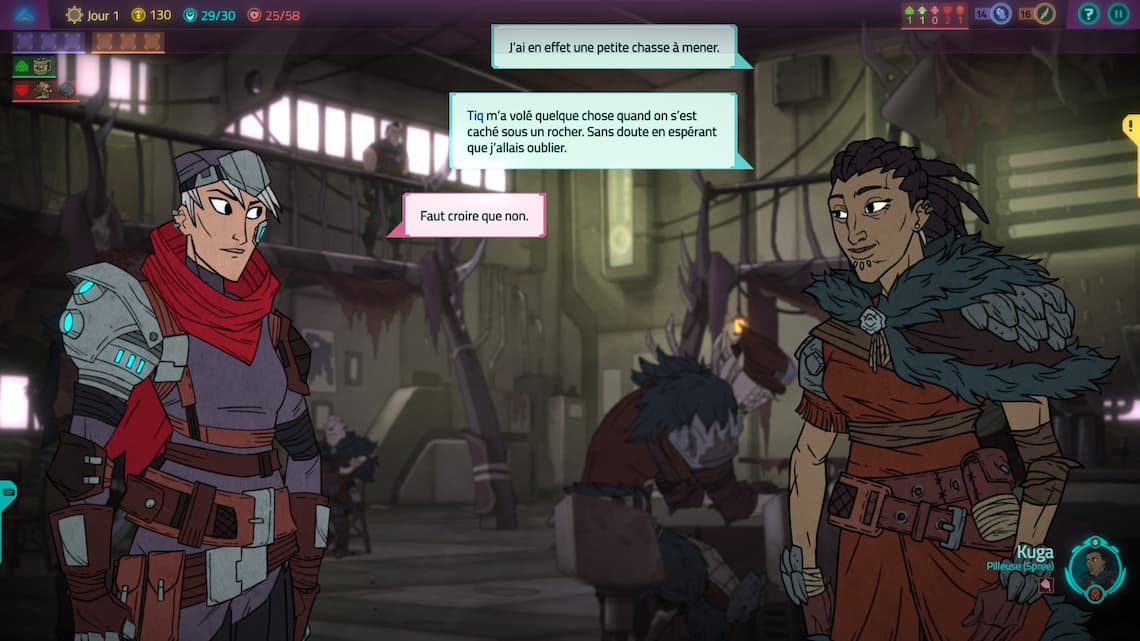
Task: Click the teal side tab on left edge
Action: 6,493
